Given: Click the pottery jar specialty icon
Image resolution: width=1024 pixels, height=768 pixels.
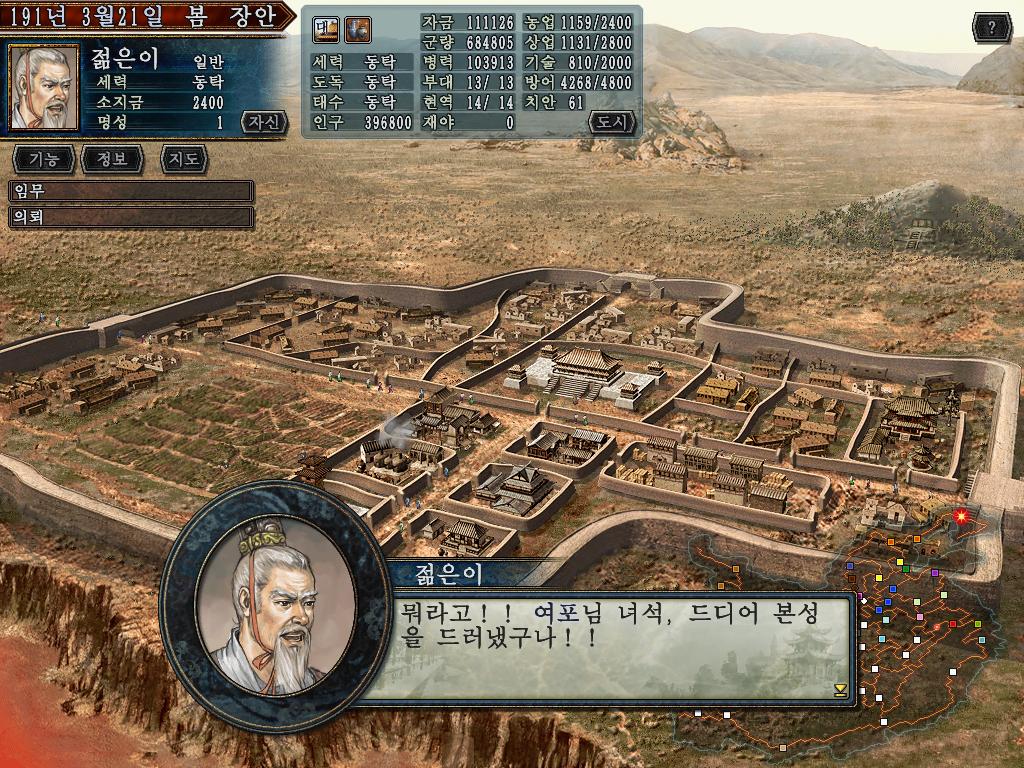Looking at the screenshot, I should tap(357, 31).
